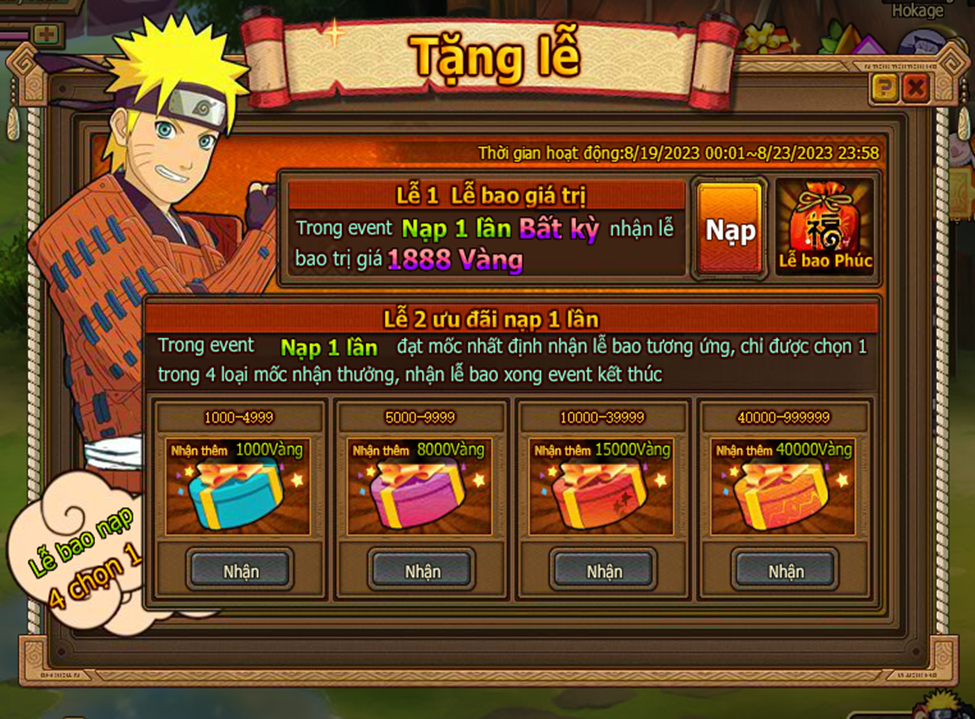Click the plus button at top left
This screenshot has height=719, width=975.
point(46,34)
